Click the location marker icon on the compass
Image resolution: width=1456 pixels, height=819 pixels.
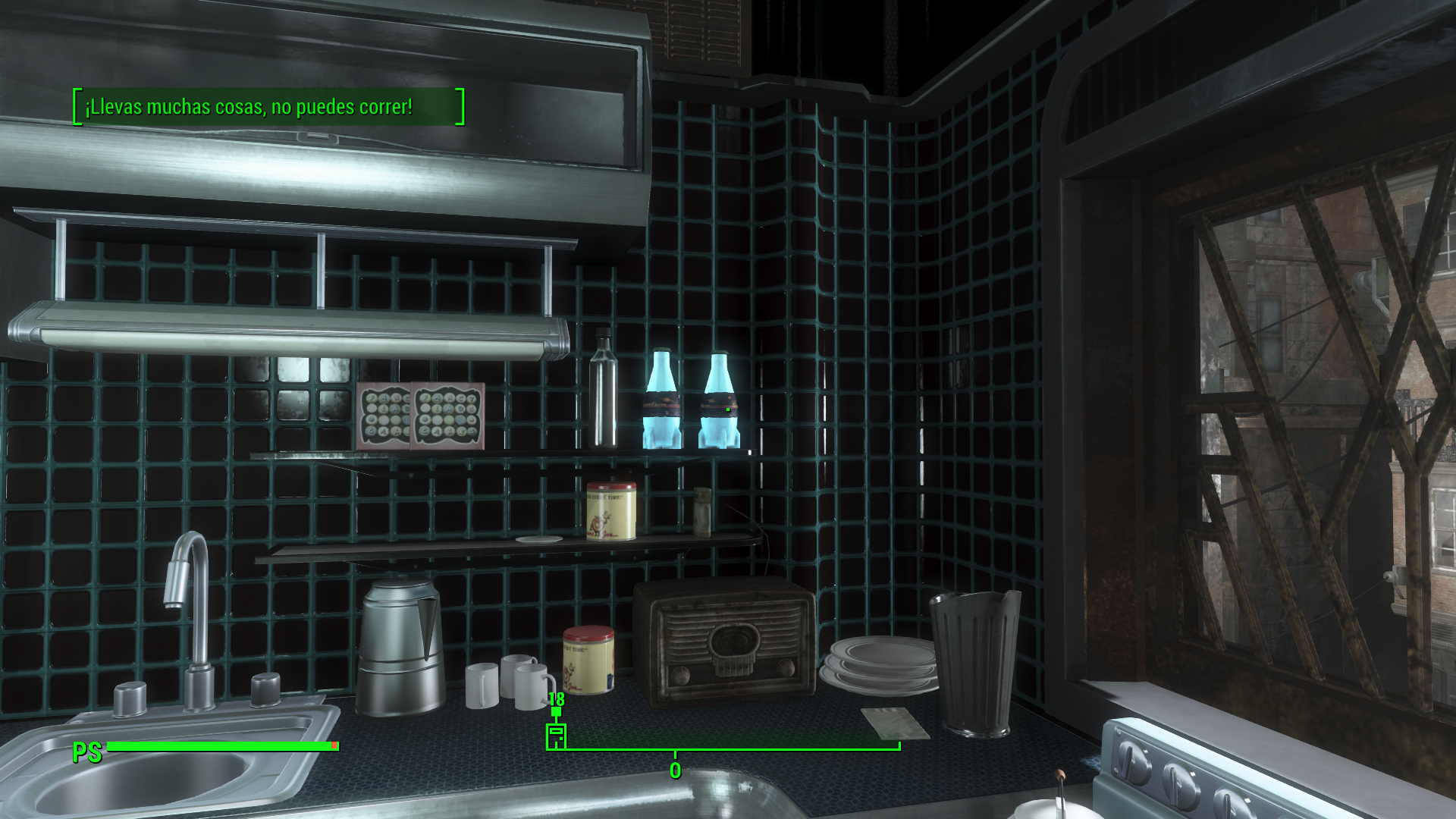click(x=556, y=736)
